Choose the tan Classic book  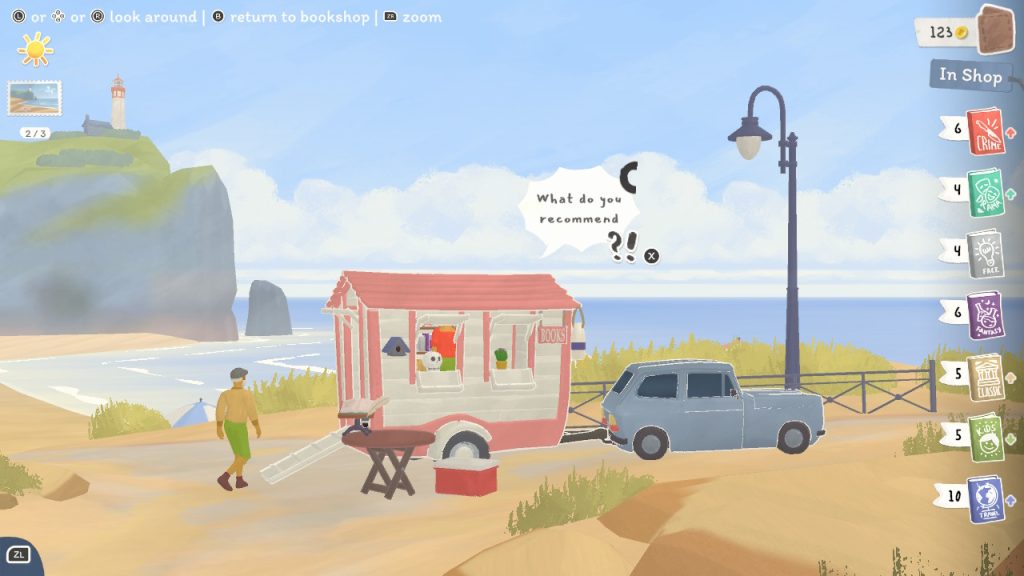[x=985, y=377]
